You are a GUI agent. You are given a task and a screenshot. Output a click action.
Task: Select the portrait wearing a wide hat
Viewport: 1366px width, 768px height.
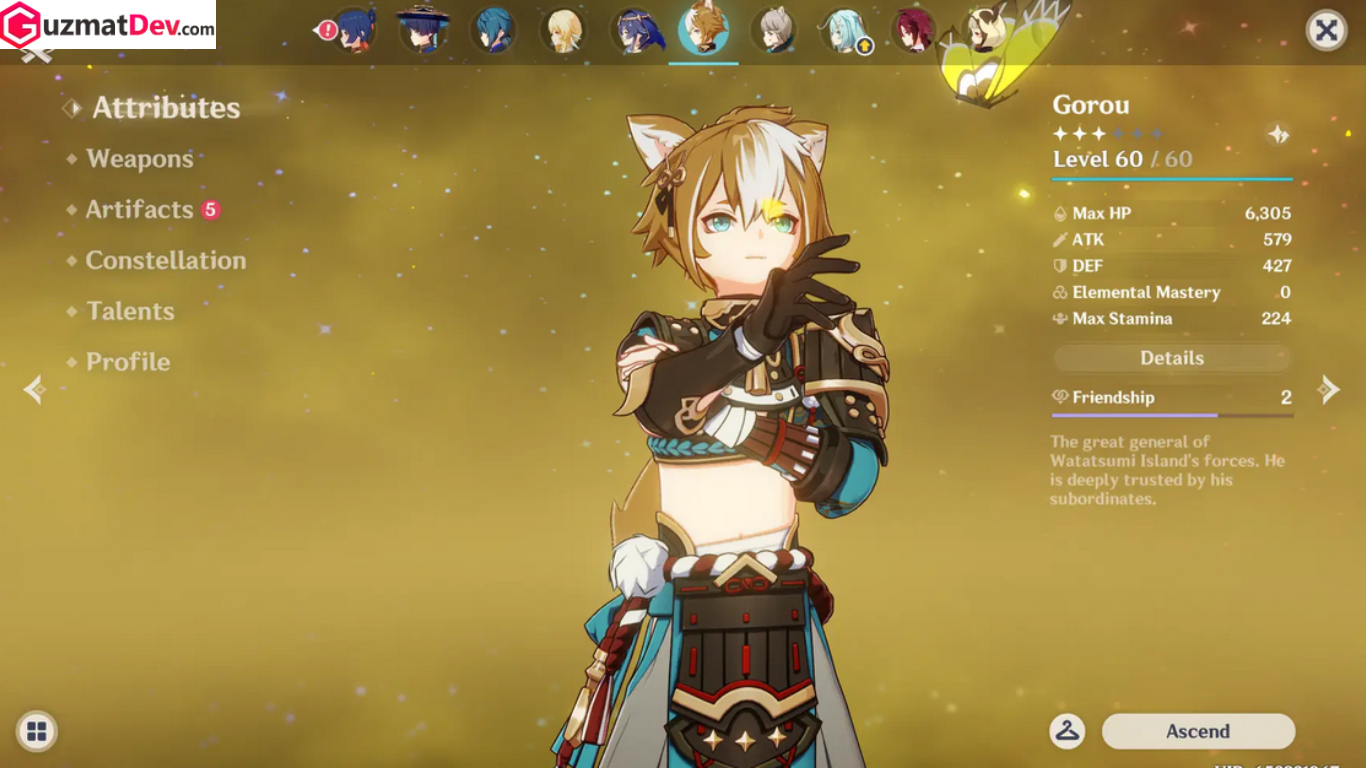click(424, 29)
